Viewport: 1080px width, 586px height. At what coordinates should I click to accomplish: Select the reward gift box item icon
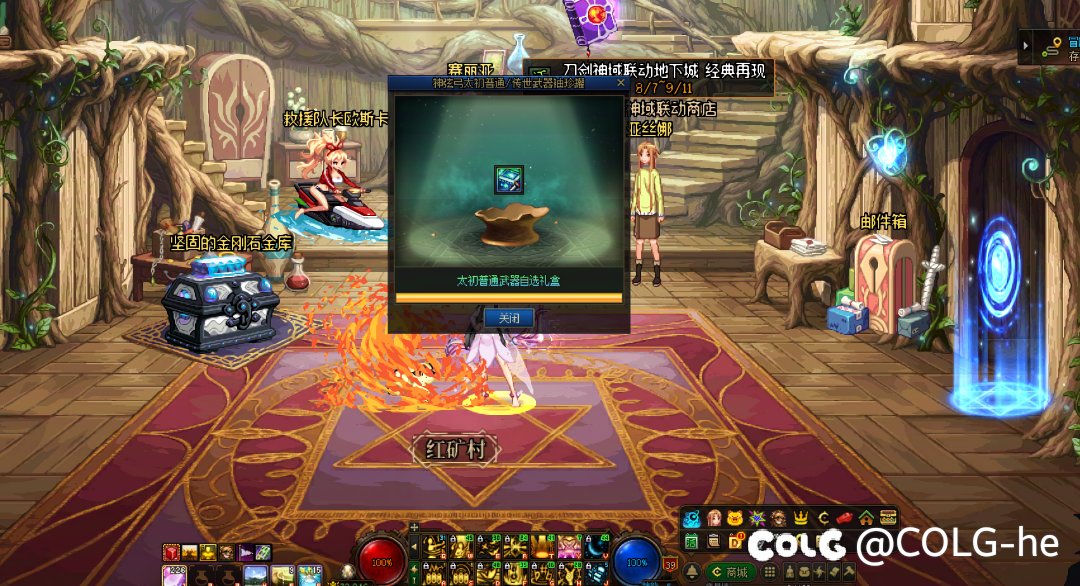click(x=509, y=180)
